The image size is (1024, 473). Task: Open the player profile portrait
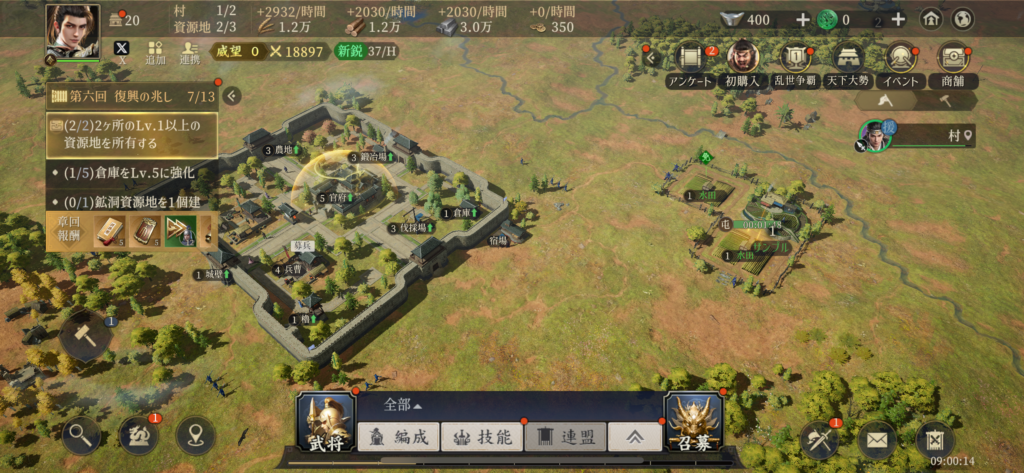pos(72,34)
